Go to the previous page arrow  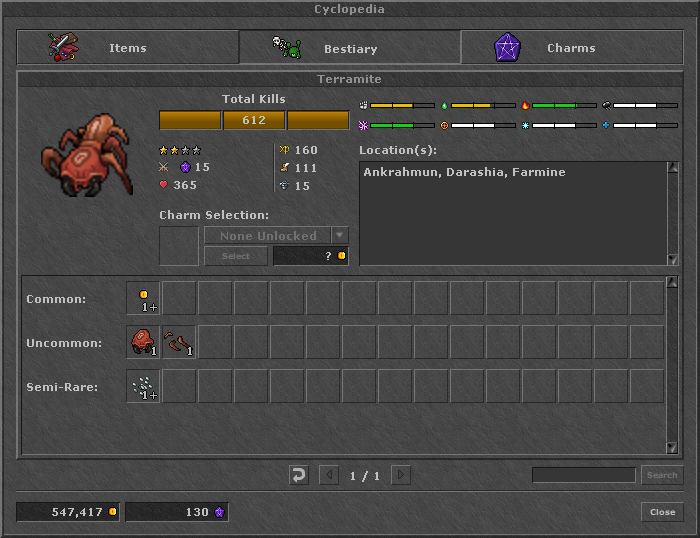coord(329,475)
